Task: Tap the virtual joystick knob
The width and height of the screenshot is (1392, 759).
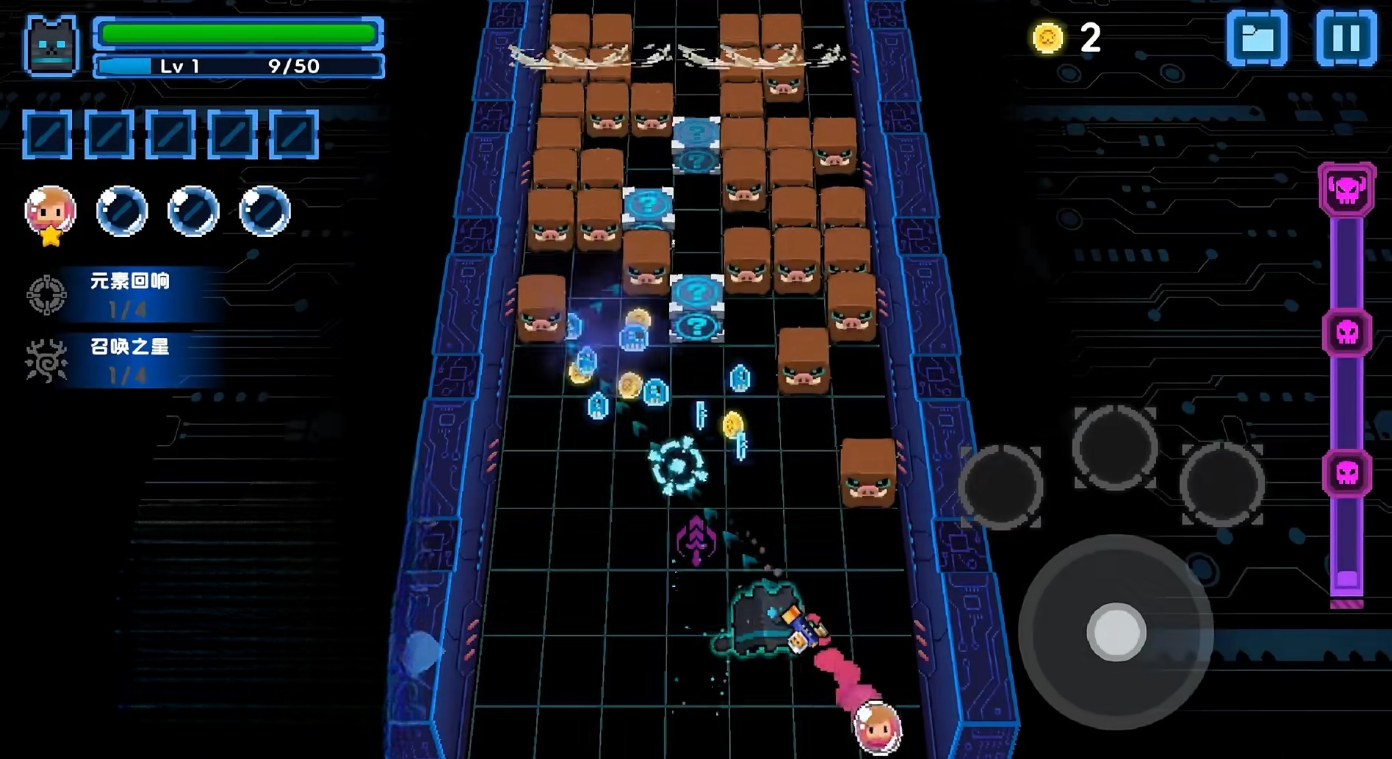Action: tap(1116, 632)
